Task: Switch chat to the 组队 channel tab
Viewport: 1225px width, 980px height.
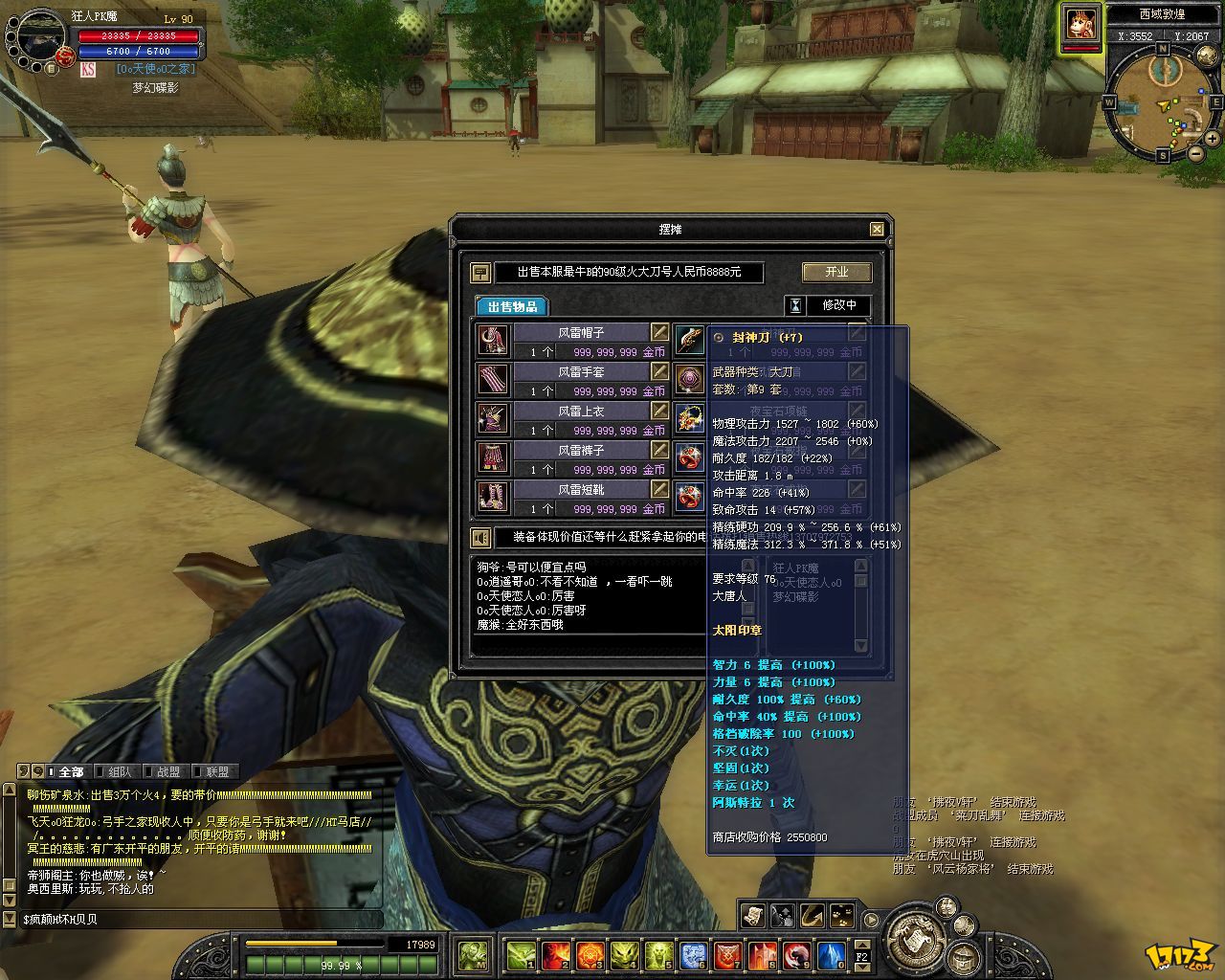Action: point(120,771)
